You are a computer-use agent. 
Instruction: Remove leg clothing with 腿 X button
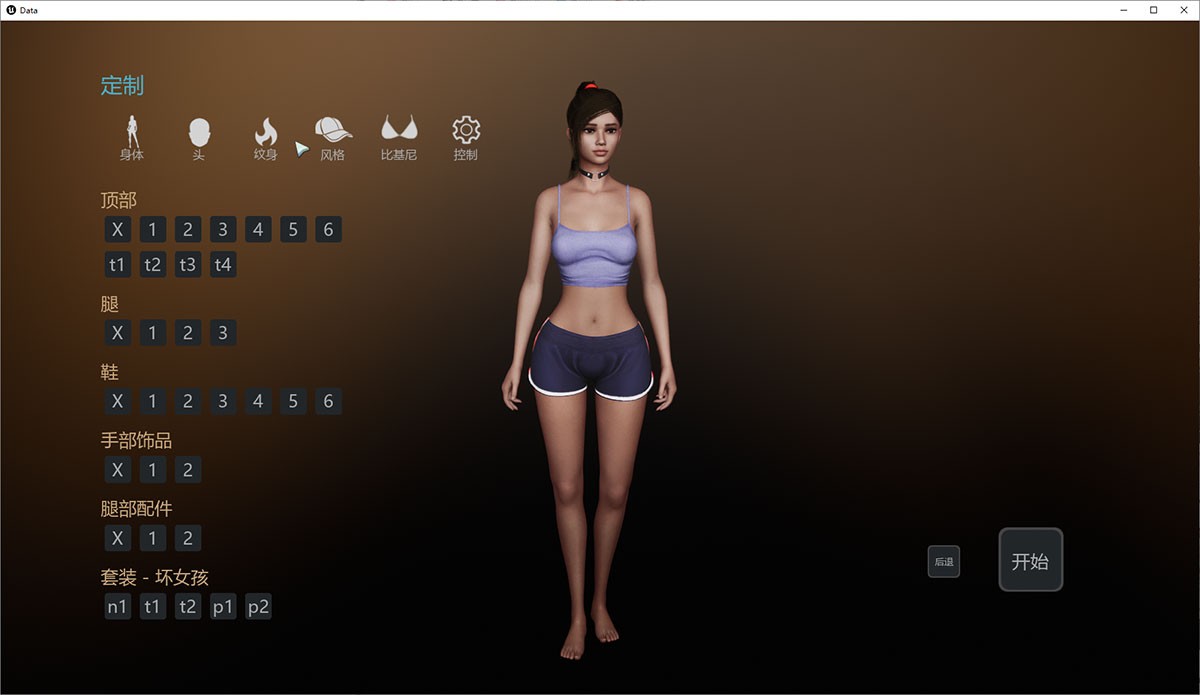pos(117,333)
